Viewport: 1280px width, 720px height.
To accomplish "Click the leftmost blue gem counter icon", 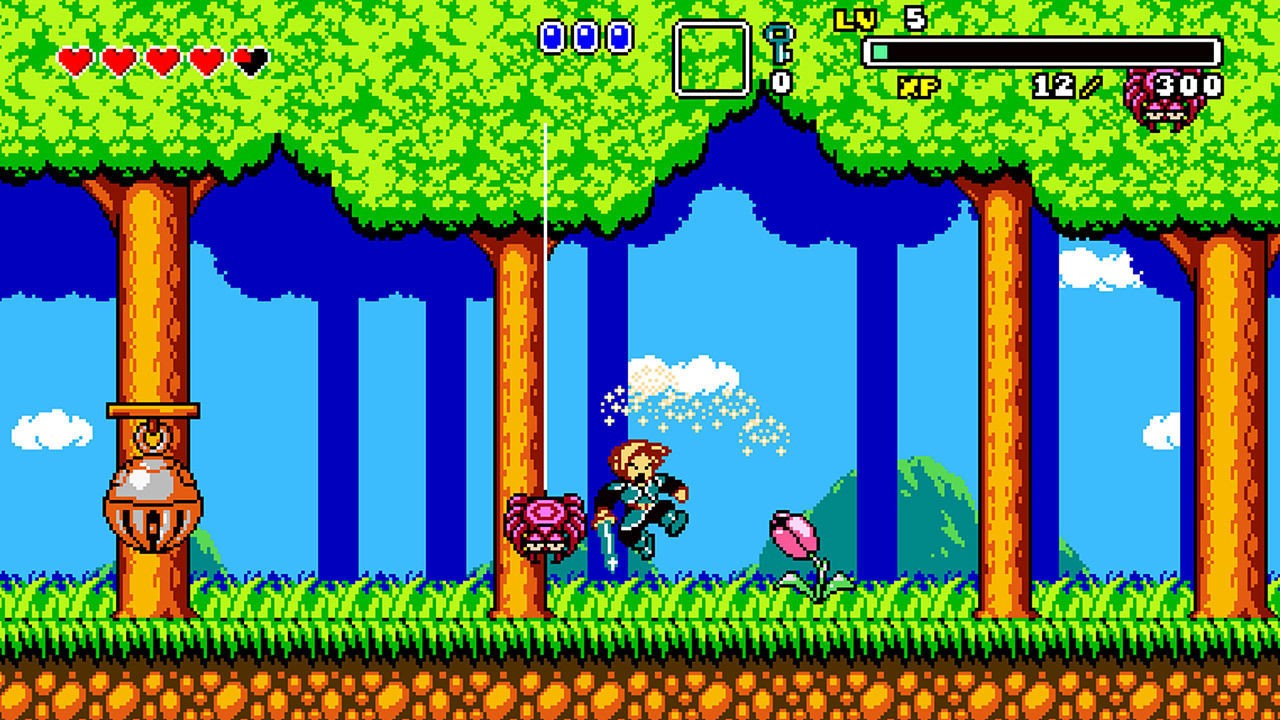I will coord(549,37).
